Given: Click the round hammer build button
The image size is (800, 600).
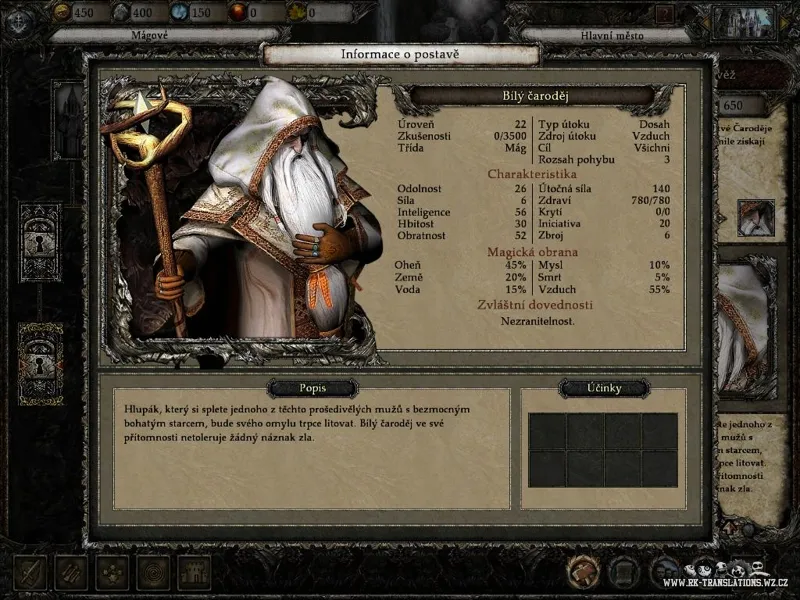Looking at the screenshot, I should [x=583, y=572].
